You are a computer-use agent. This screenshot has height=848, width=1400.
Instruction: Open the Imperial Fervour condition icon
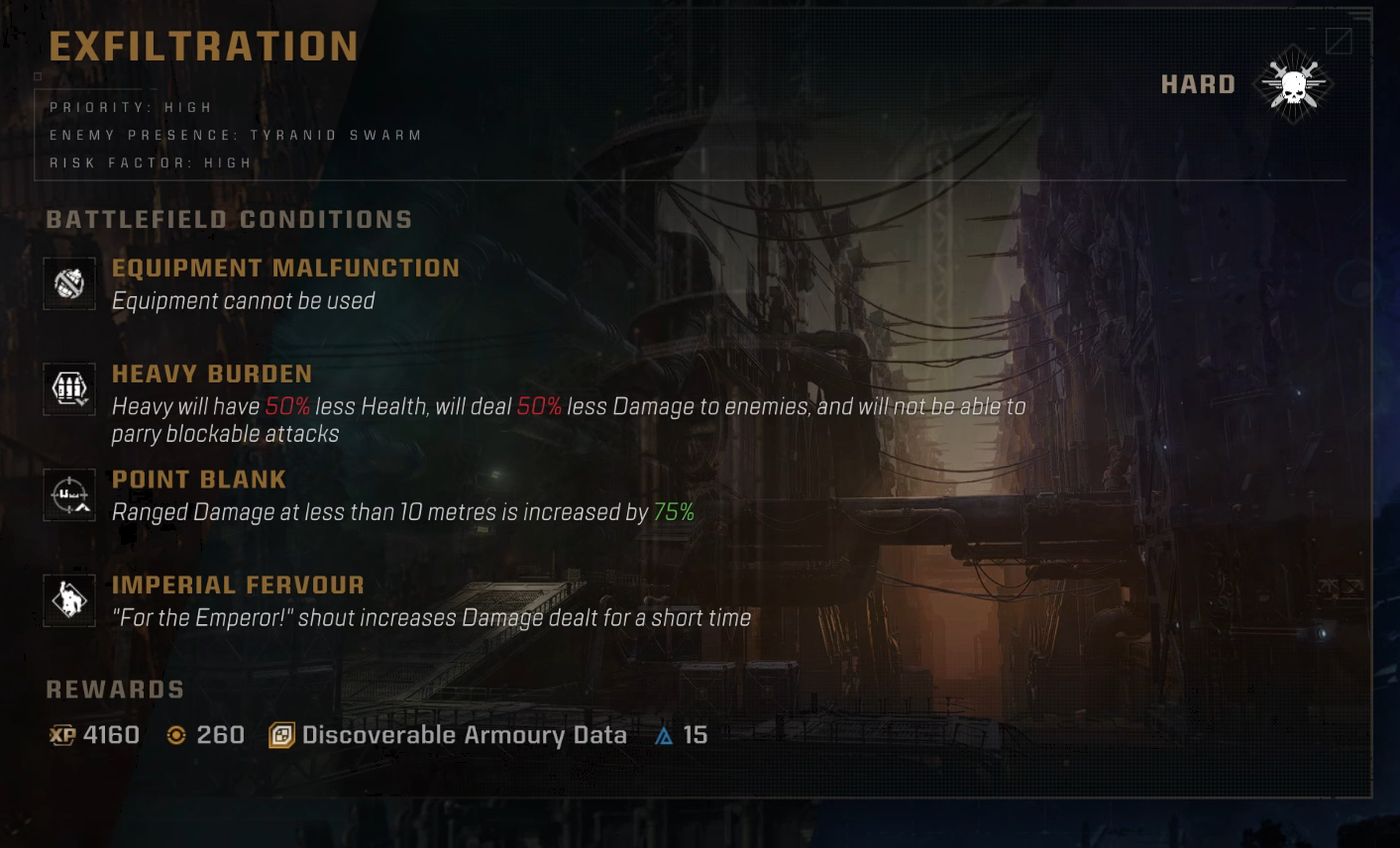coord(69,600)
